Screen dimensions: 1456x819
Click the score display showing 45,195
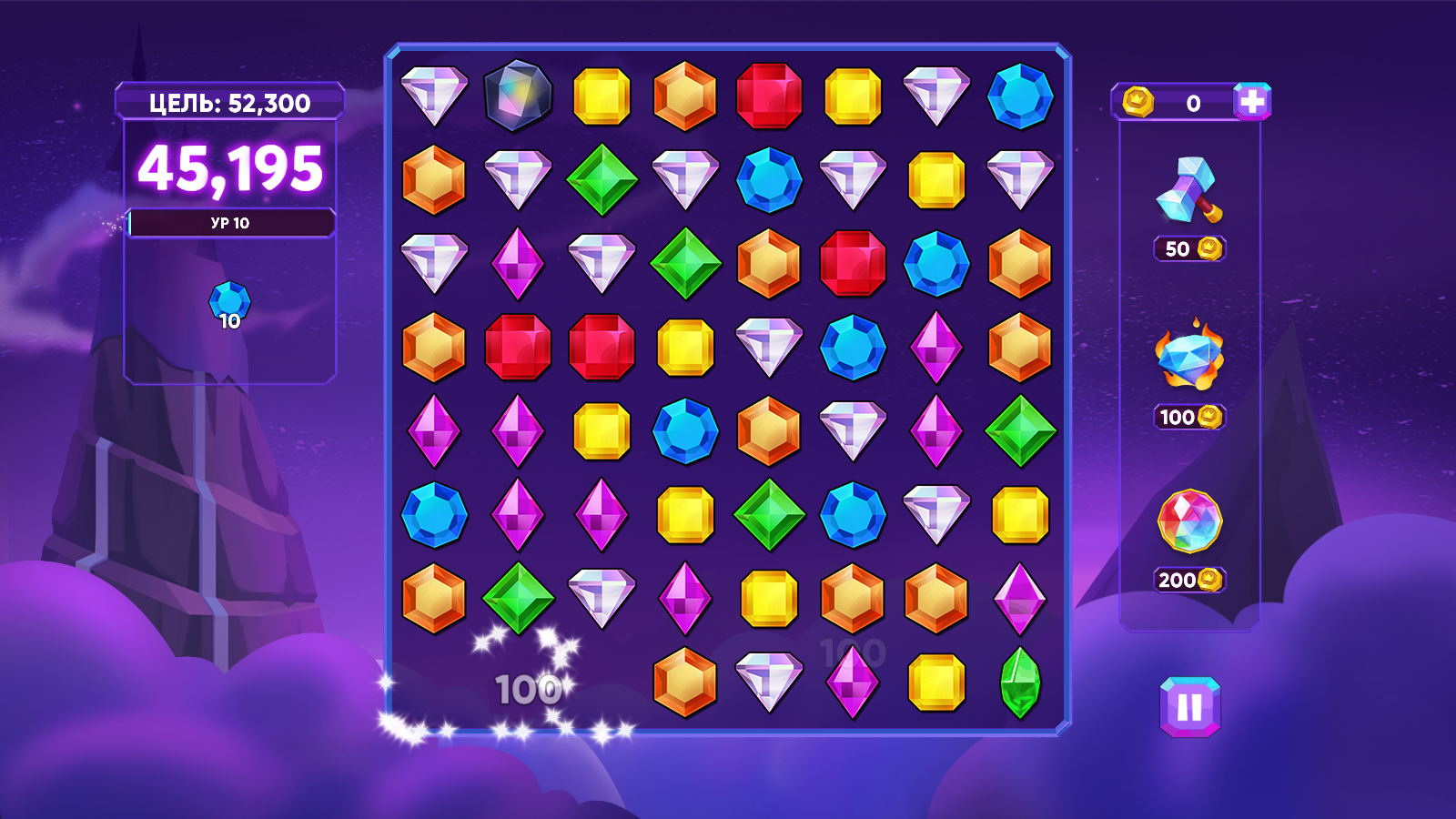228,170
